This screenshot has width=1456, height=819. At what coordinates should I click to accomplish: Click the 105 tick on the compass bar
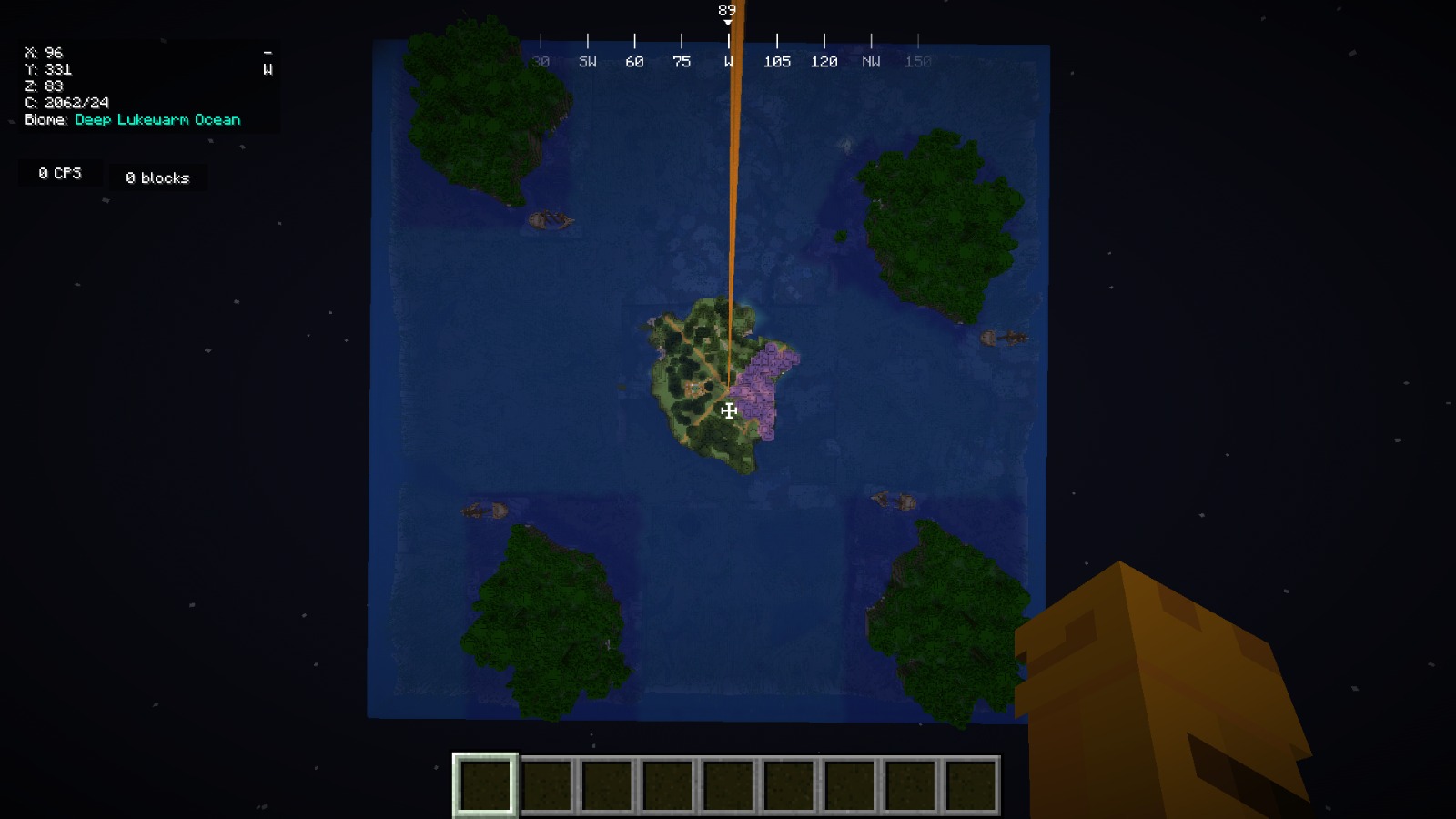(x=776, y=61)
